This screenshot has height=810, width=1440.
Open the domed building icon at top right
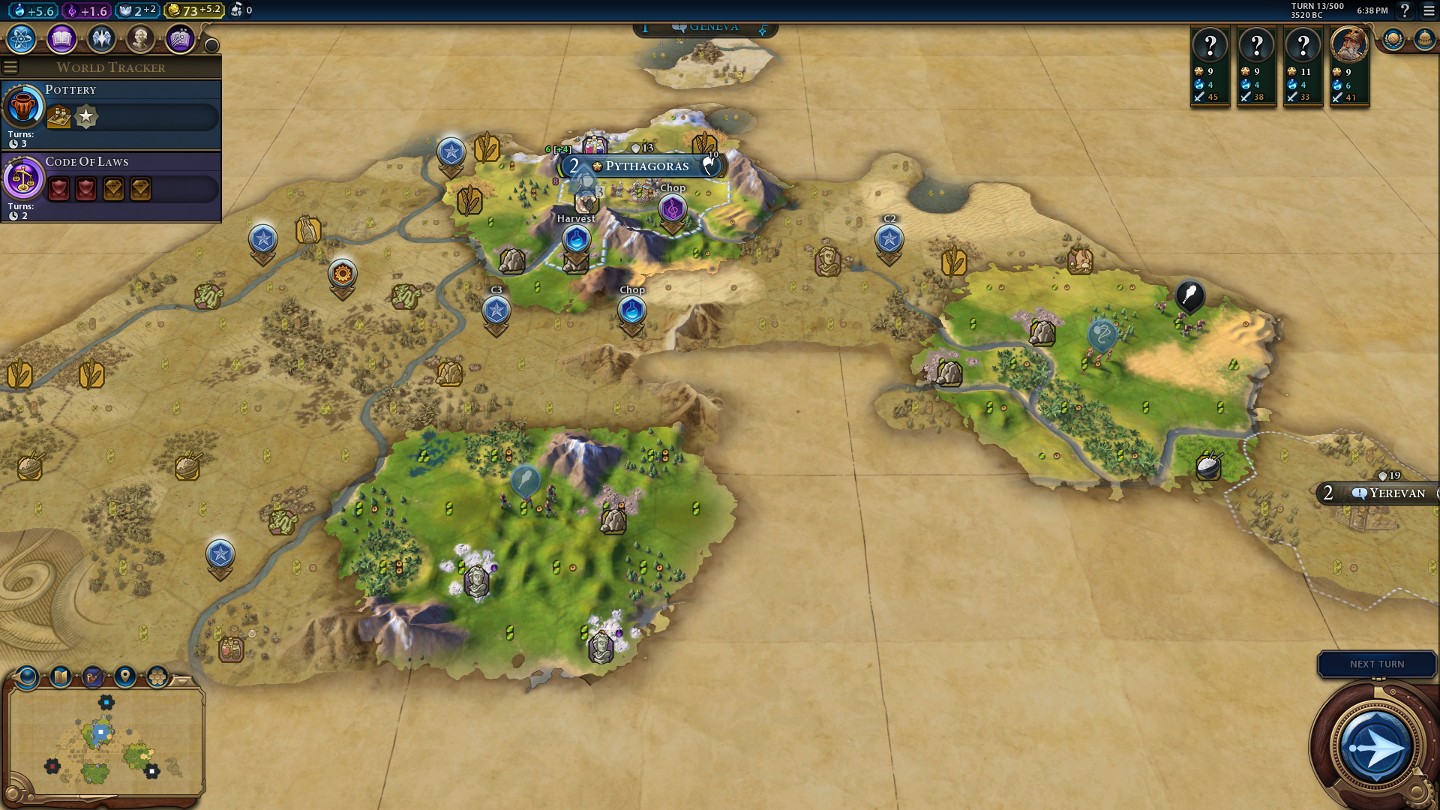coord(1424,39)
